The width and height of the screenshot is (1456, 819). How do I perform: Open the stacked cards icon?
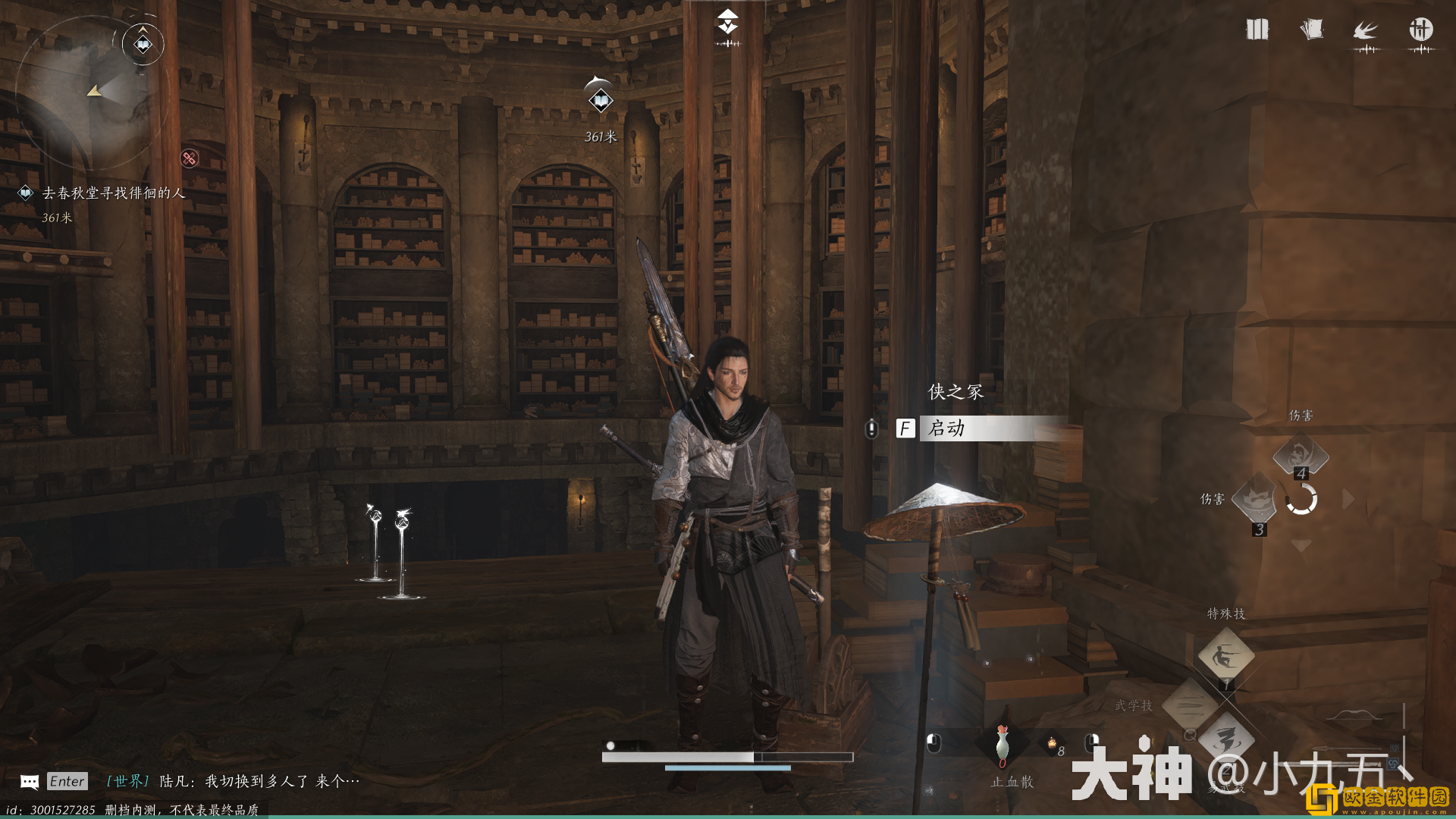coord(1311,30)
